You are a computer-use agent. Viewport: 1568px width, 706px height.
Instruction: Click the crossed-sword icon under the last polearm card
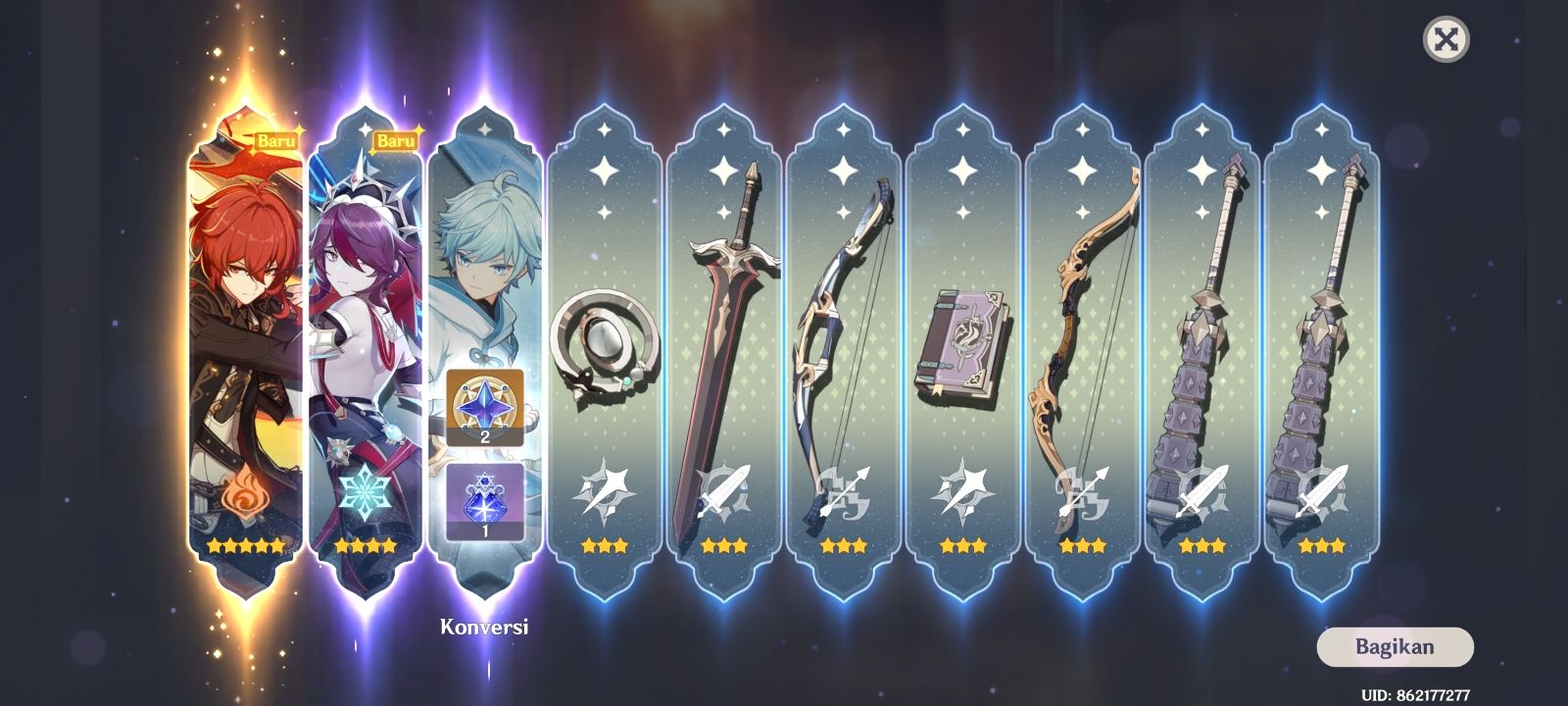point(1320,492)
